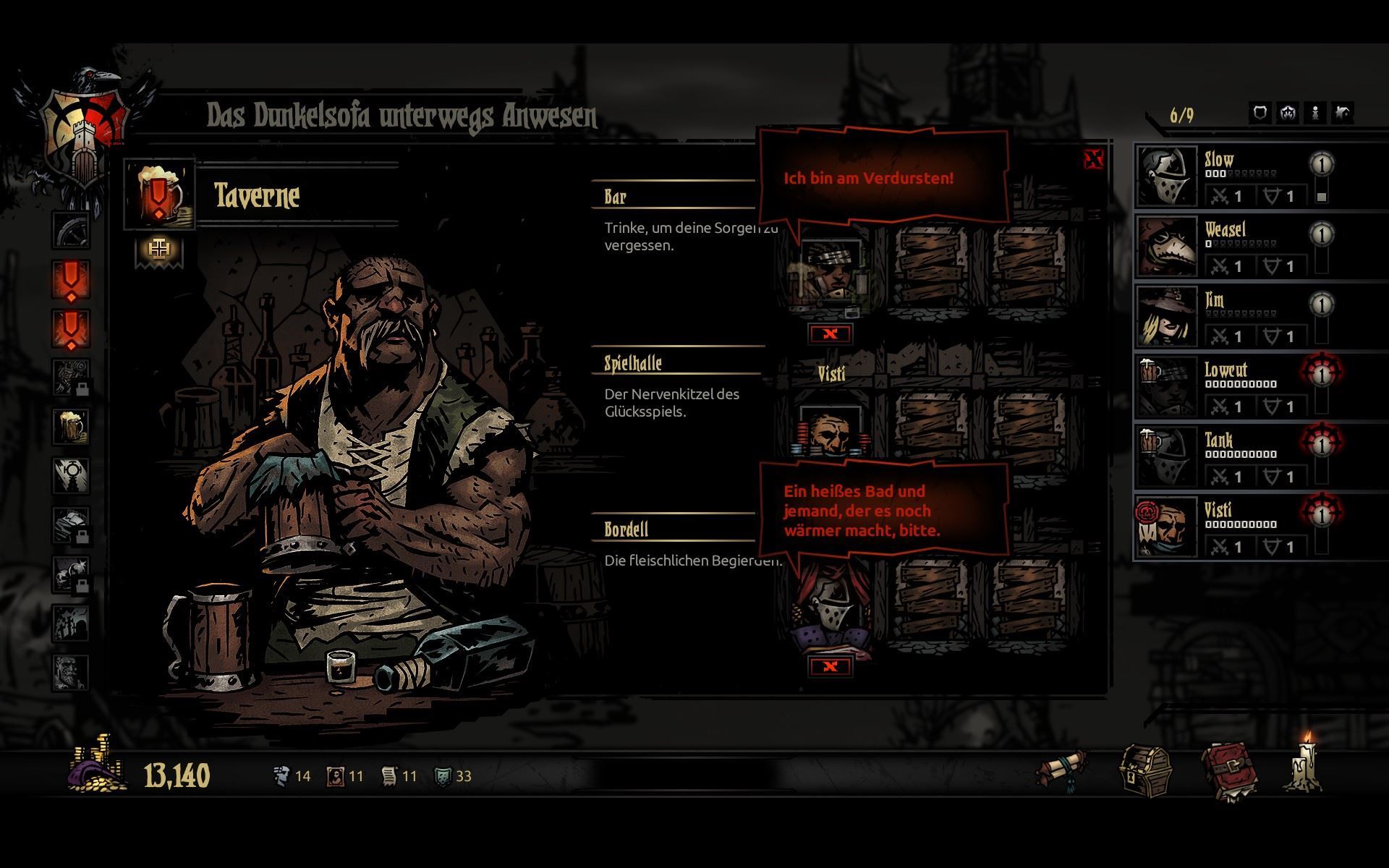This screenshot has height=868, width=1389.
Task: Sort roster using the shield icon
Action: 1260,114
